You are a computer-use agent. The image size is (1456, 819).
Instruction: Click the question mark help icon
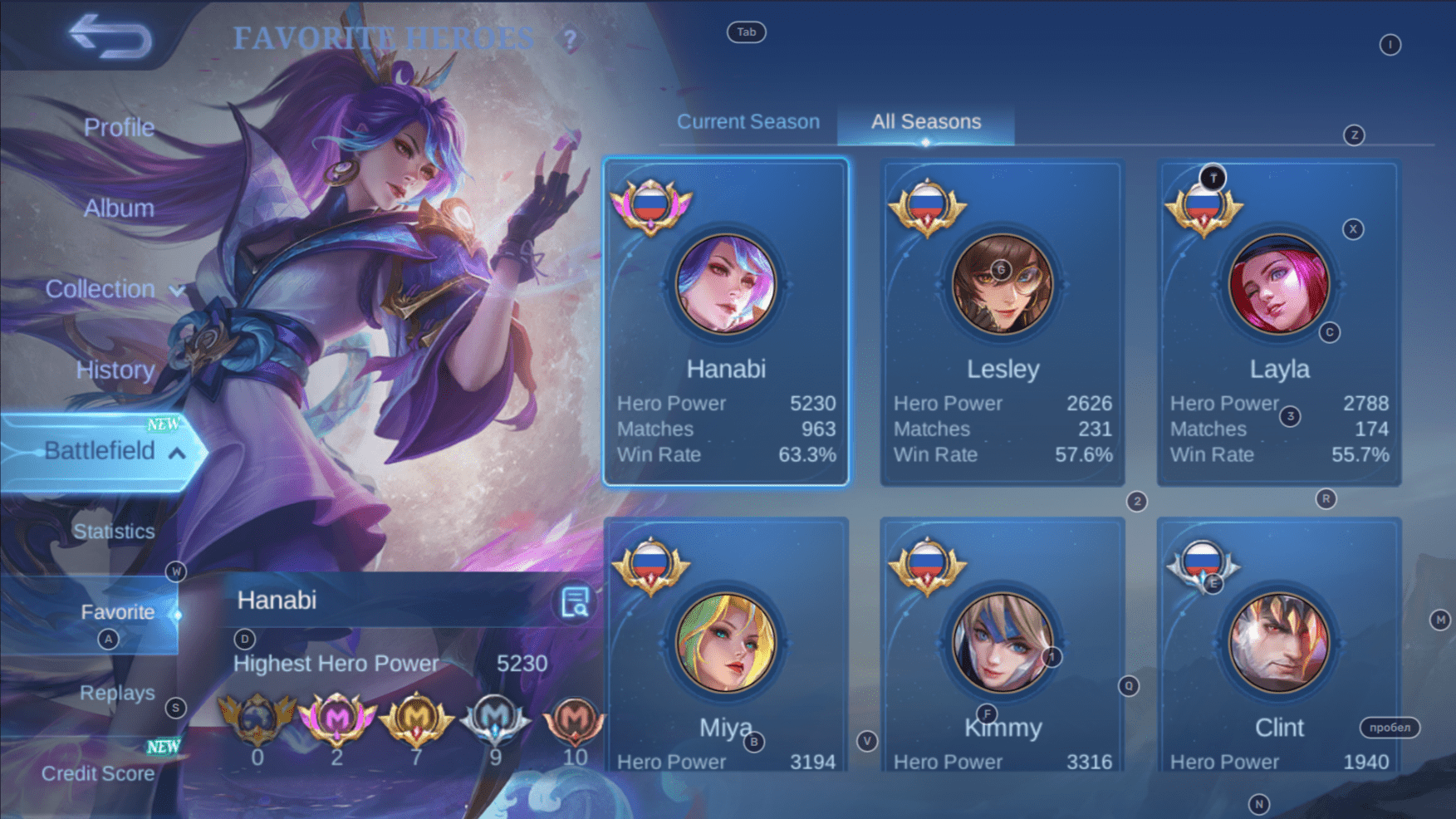coord(570,39)
